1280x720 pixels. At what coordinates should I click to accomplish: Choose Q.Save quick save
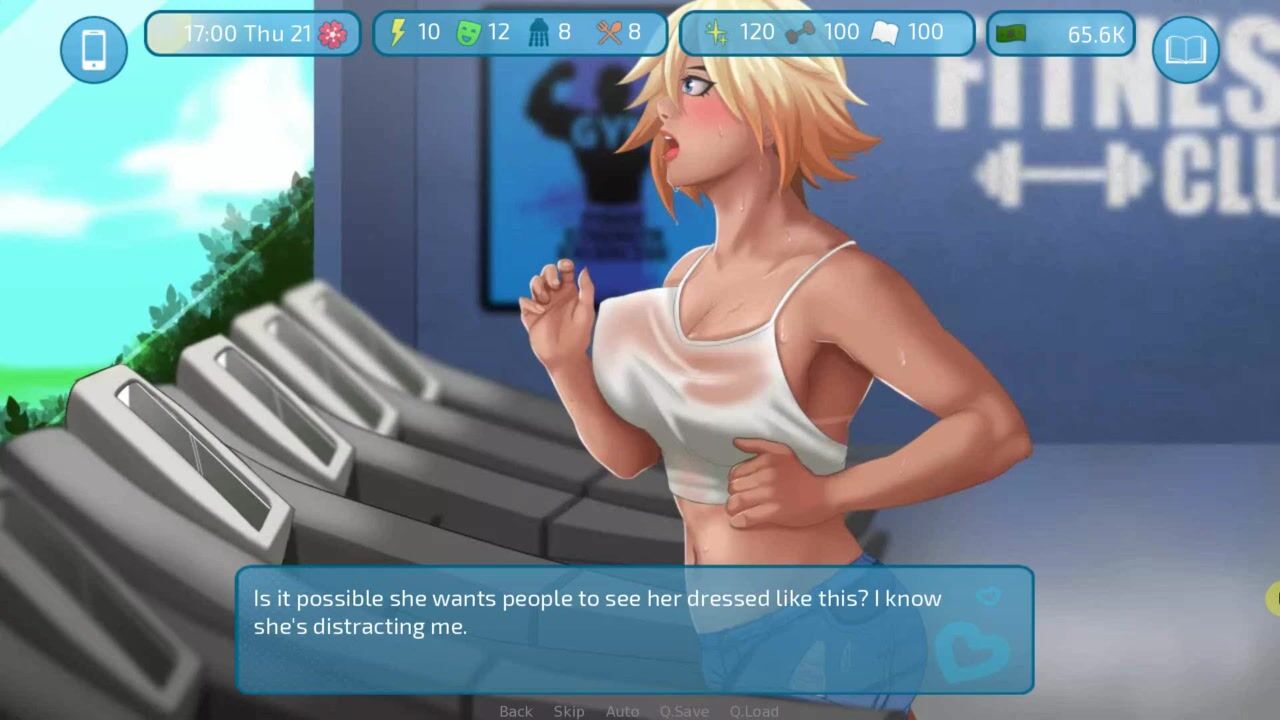point(684,711)
